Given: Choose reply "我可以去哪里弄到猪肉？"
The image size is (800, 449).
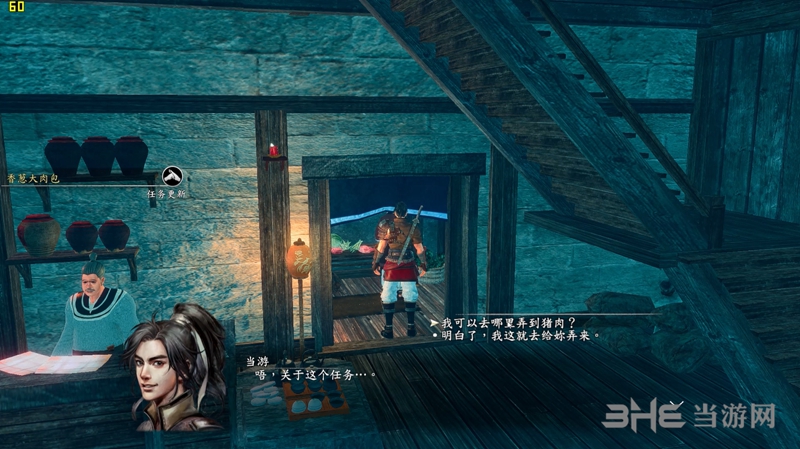Looking at the screenshot, I should [510, 322].
